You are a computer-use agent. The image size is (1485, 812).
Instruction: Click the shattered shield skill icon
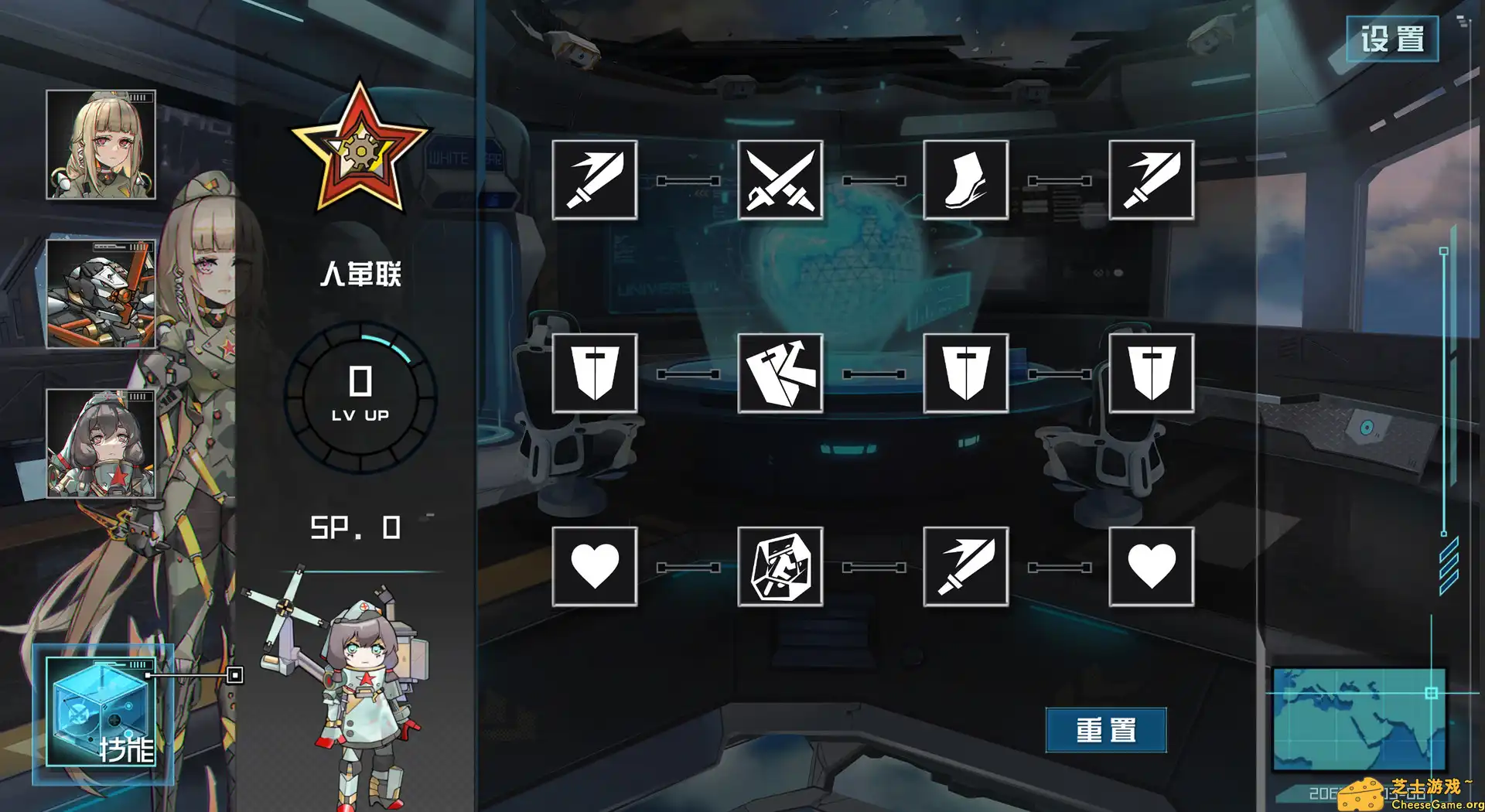[x=780, y=374]
